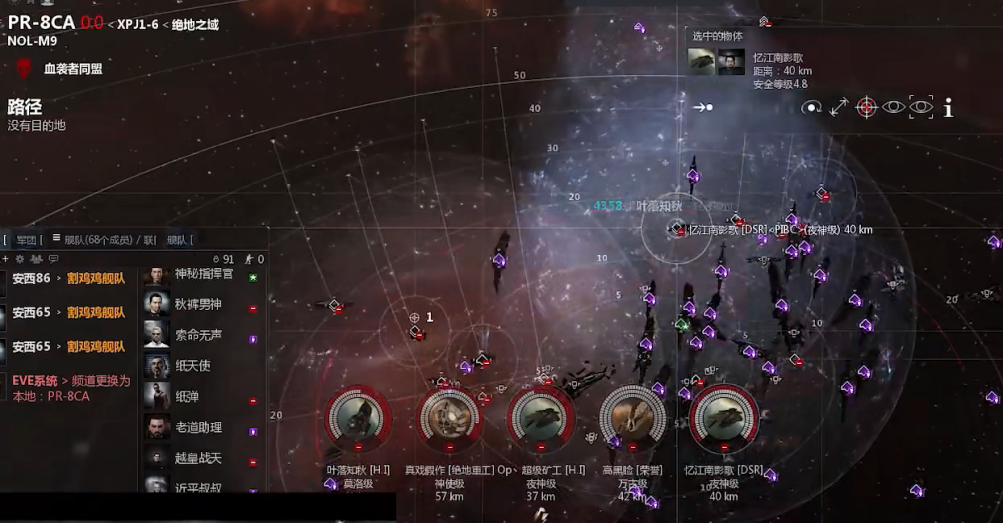
Task: Show info for the selected object
Action: point(948,107)
